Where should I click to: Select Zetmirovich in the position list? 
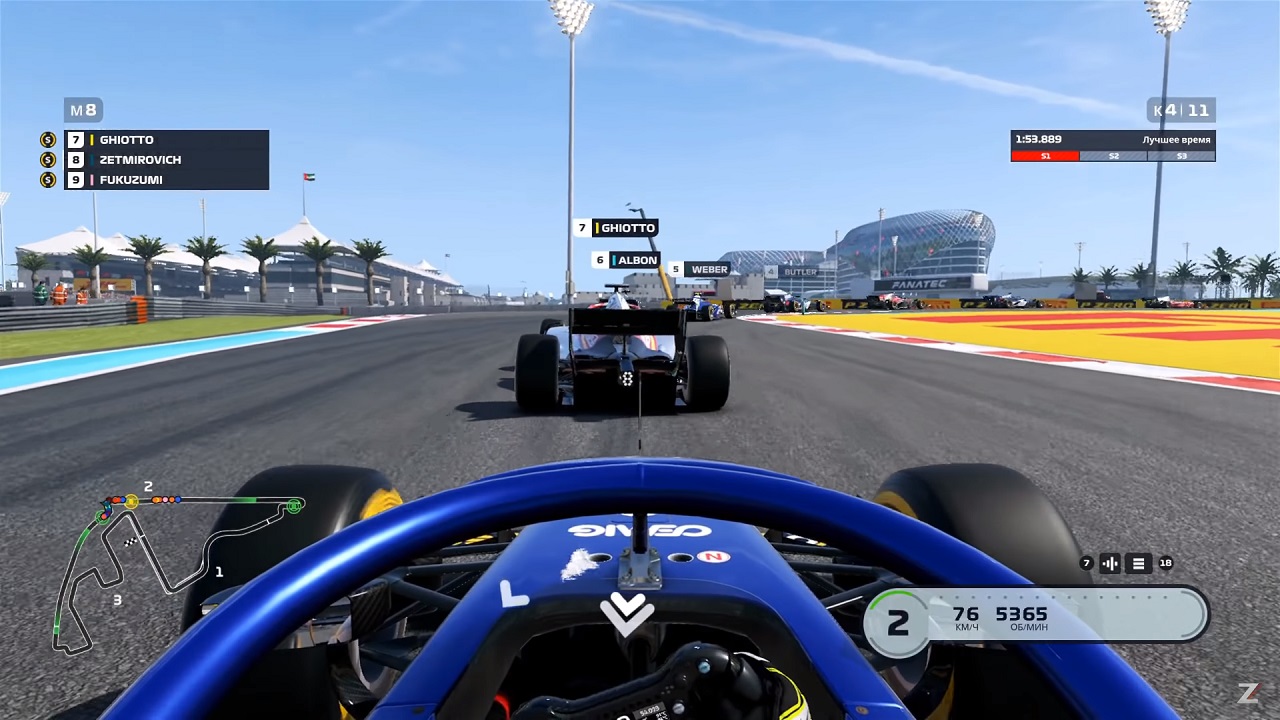tap(165, 160)
